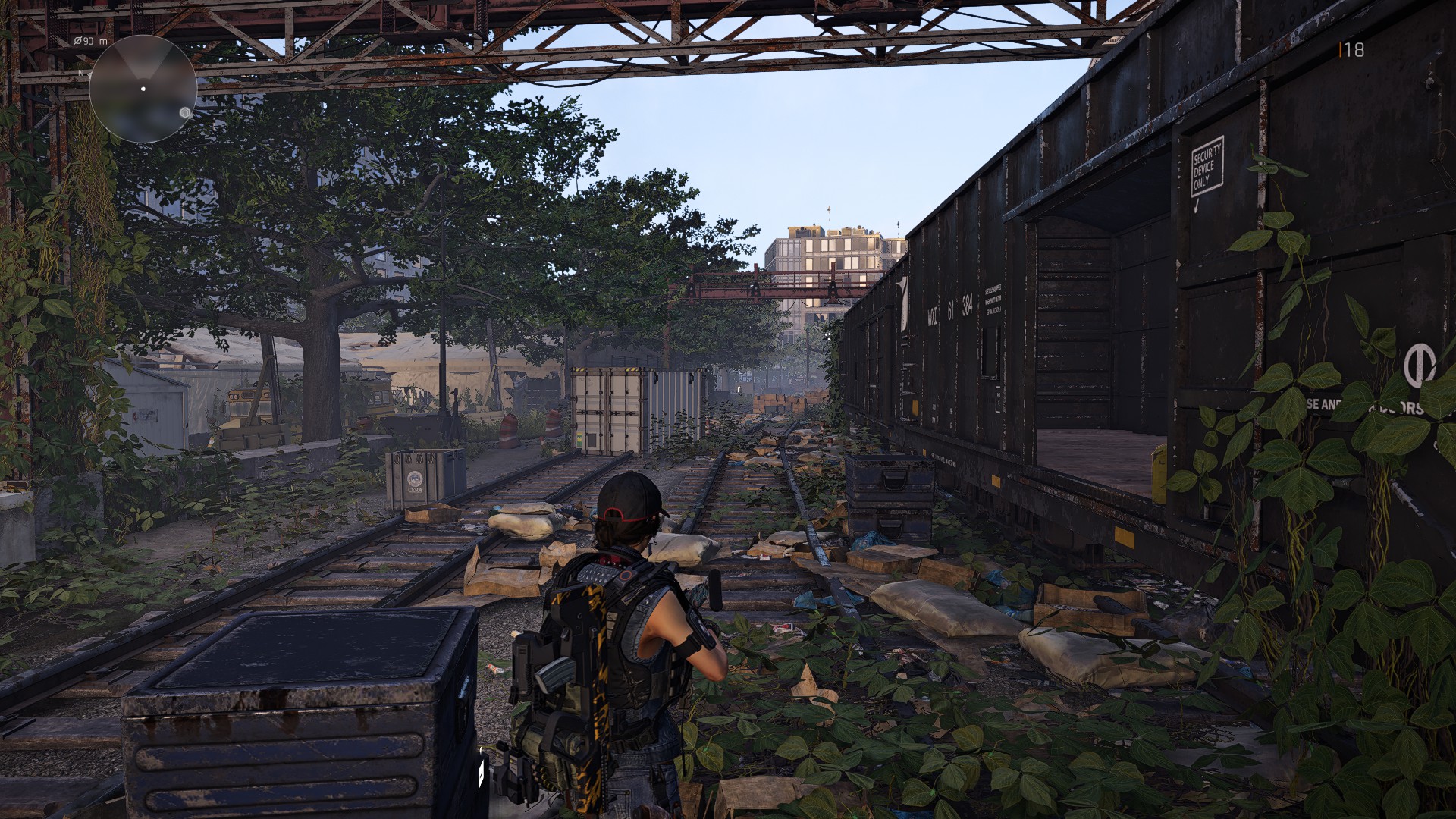Click the Ø 90 m radar range label
The image size is (1456, 819).
tap(89, 41)
